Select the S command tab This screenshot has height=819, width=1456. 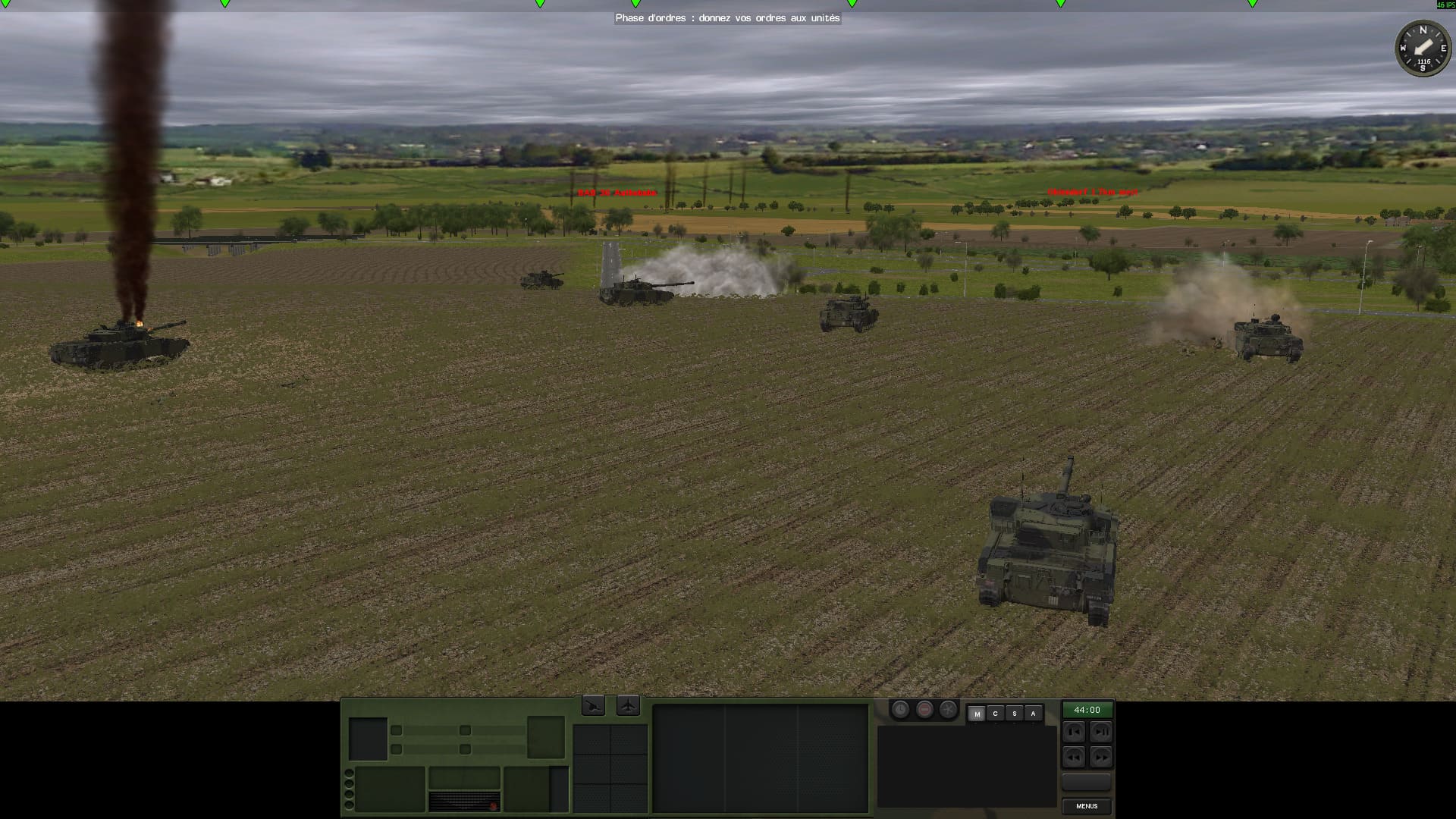coord(1014,714)
